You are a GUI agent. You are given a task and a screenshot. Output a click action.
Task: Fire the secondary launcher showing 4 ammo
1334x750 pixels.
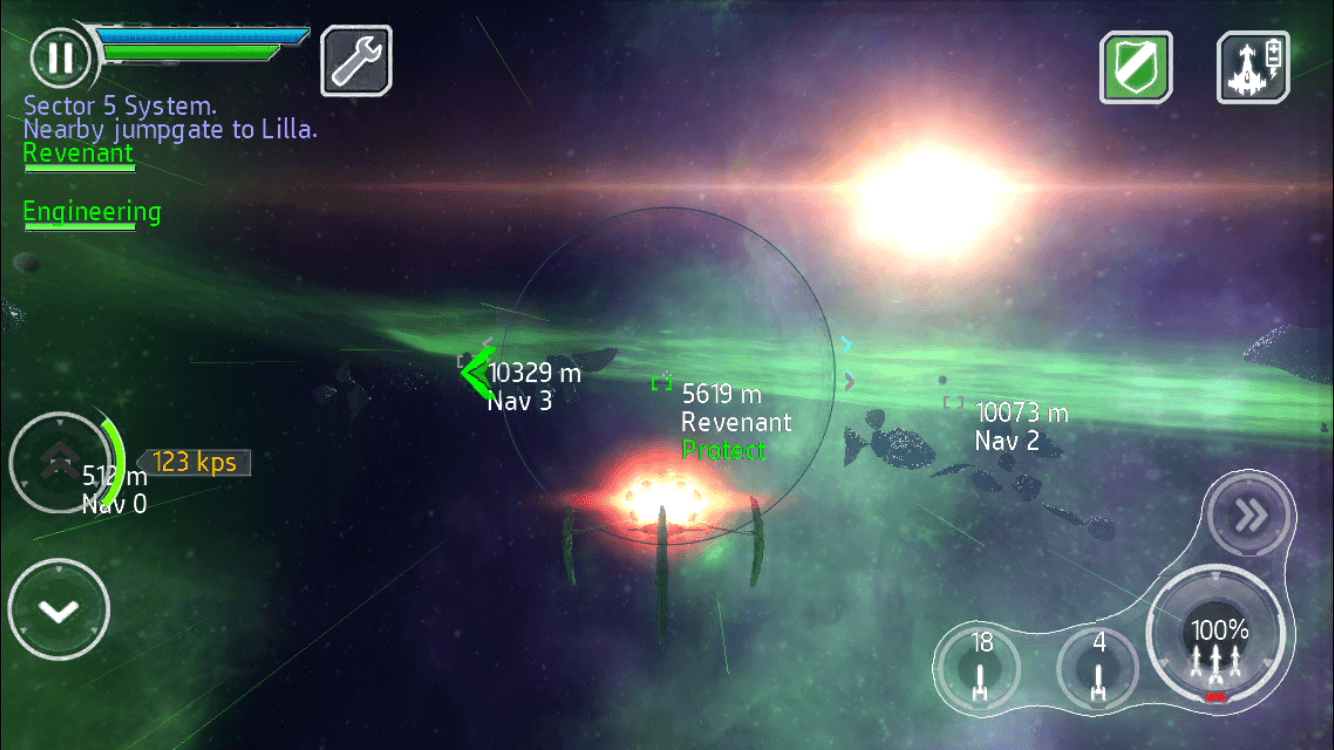click(1097, 668)
